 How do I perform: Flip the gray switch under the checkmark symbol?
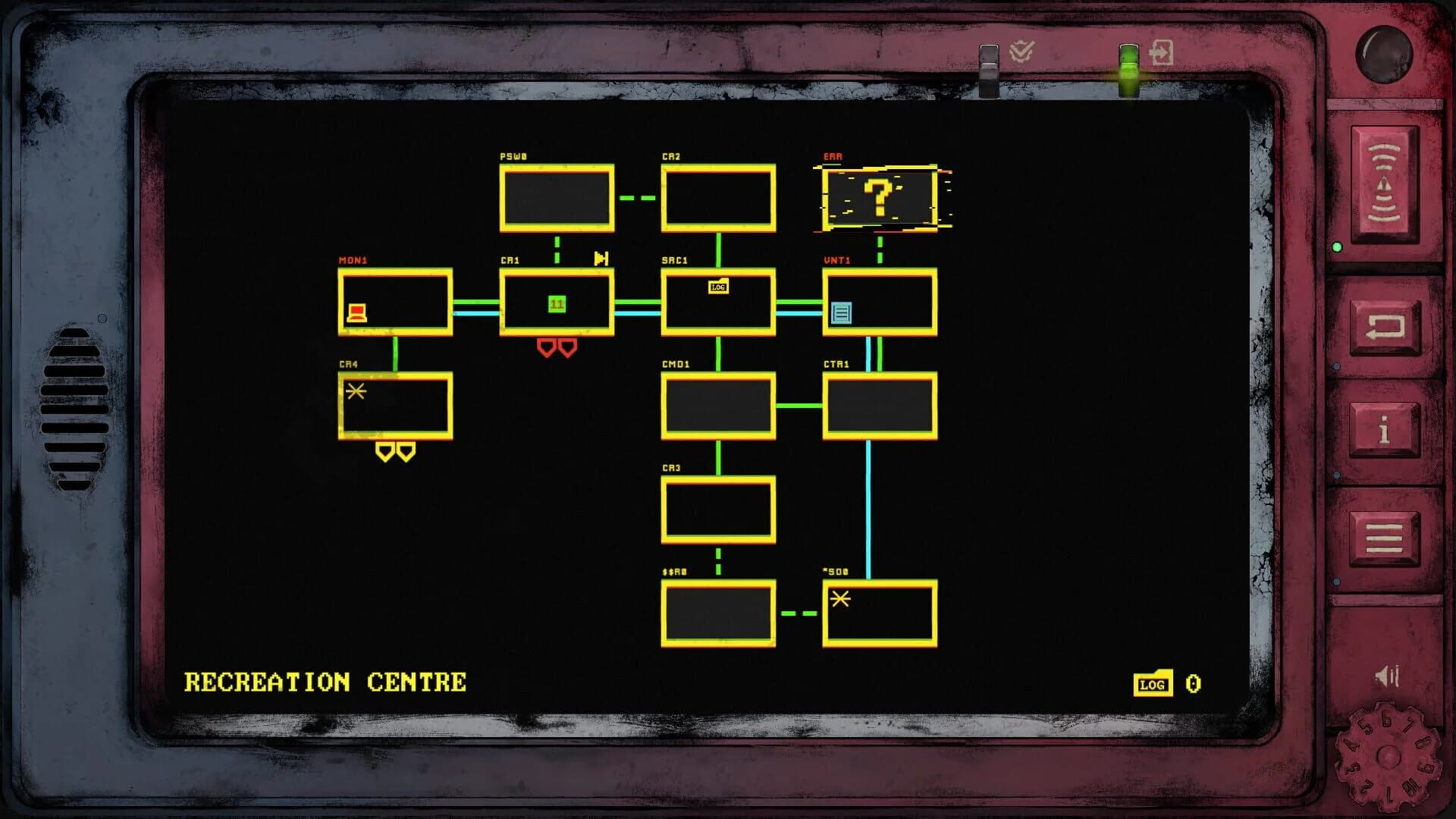click(989, 73)
